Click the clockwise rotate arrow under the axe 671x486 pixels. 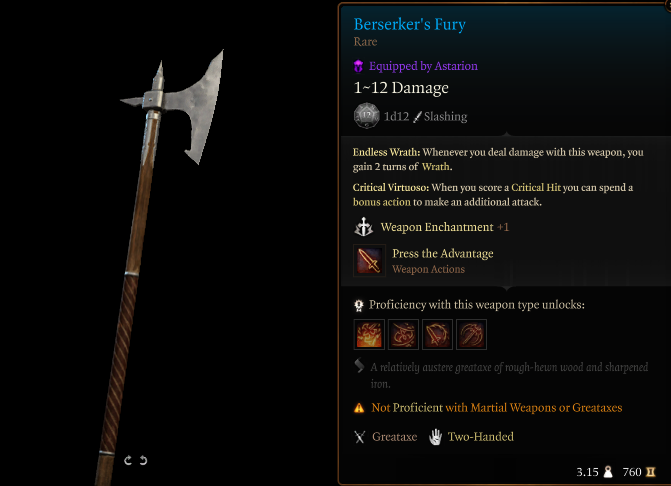[128, 460]
